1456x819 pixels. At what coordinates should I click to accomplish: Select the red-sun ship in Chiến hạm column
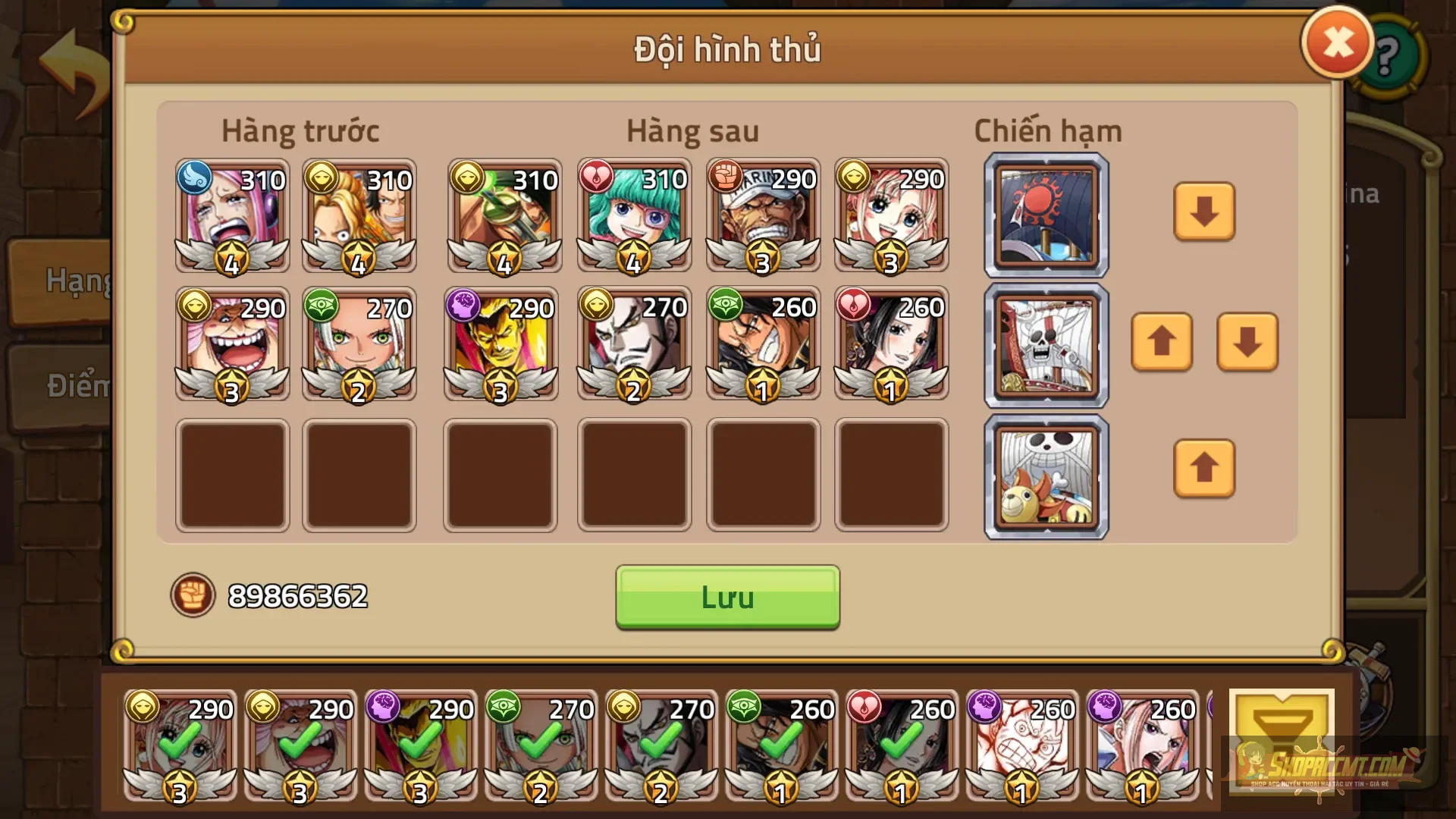[1045, 215]
